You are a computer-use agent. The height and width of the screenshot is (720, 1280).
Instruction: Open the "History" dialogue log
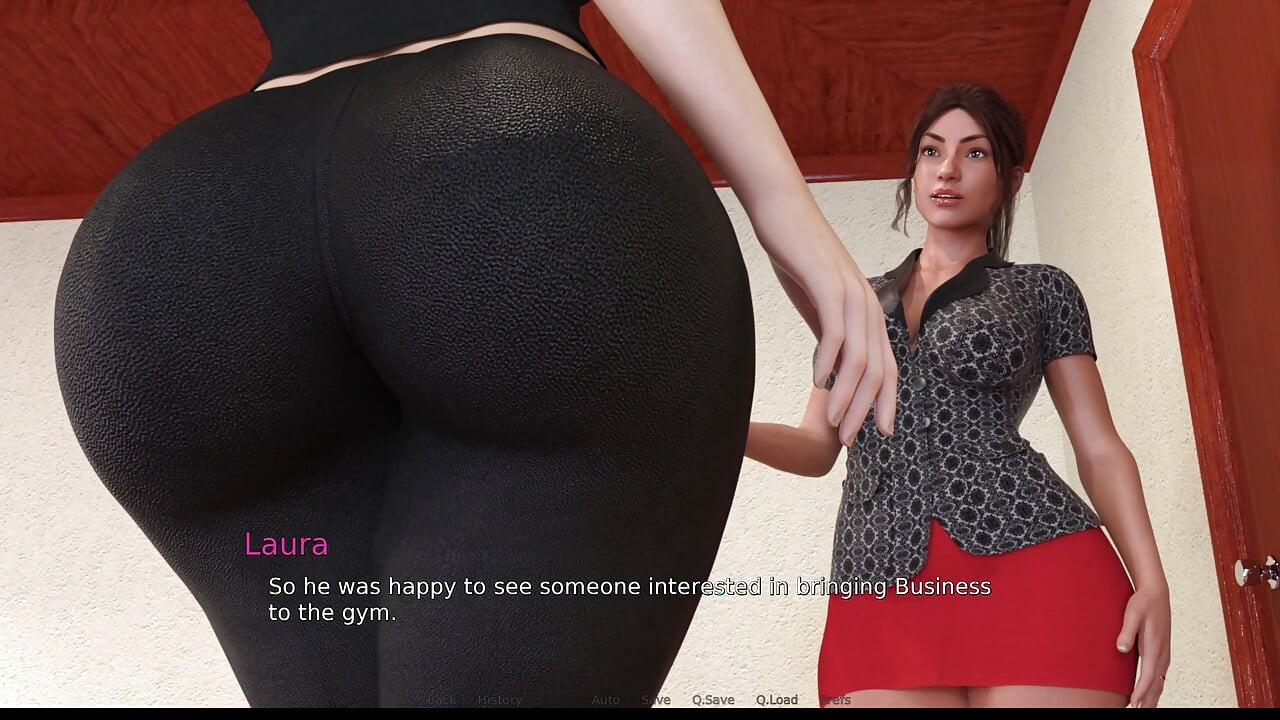(x=500, y=701)
